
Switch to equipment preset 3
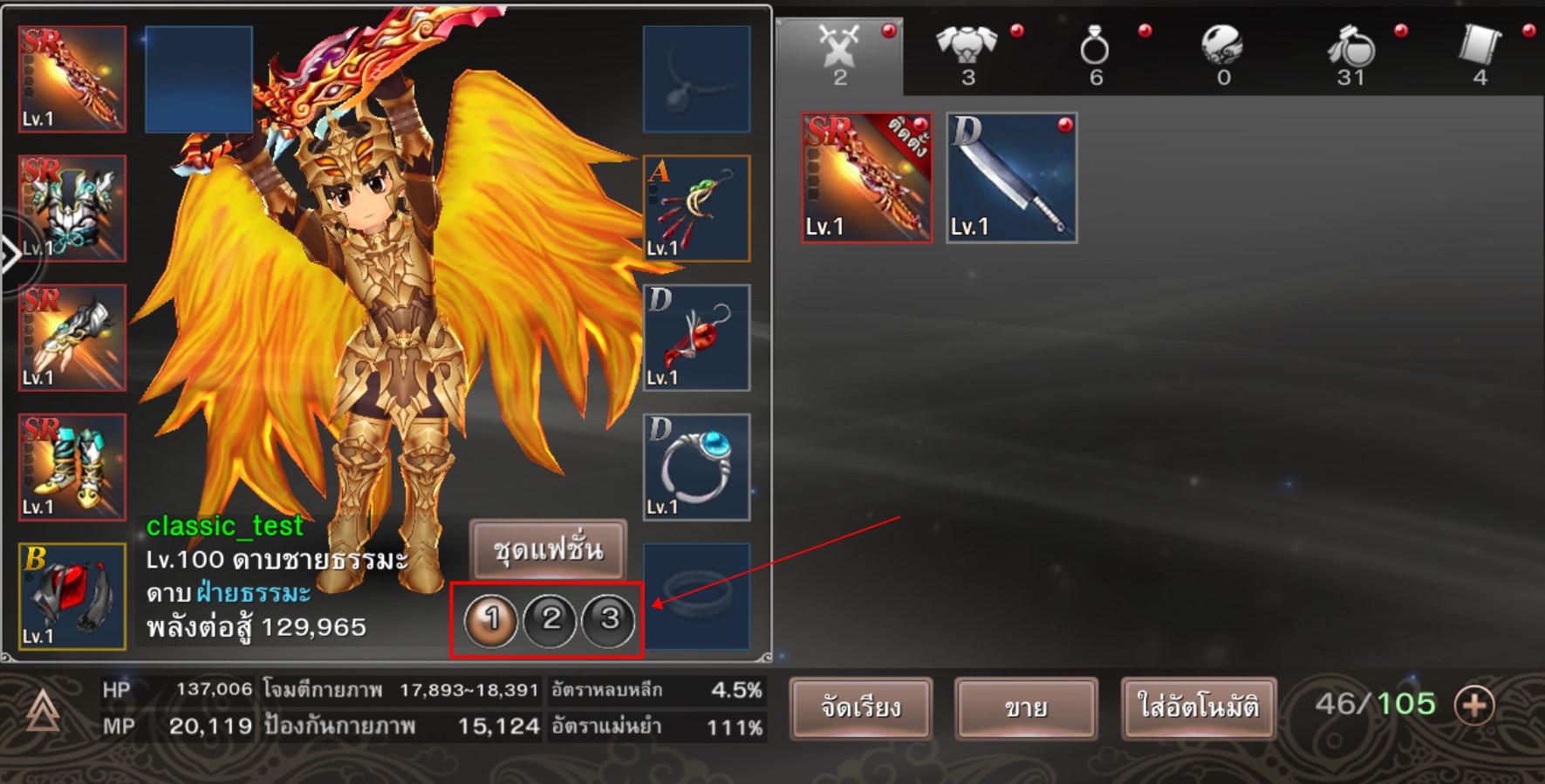[609, 620]
